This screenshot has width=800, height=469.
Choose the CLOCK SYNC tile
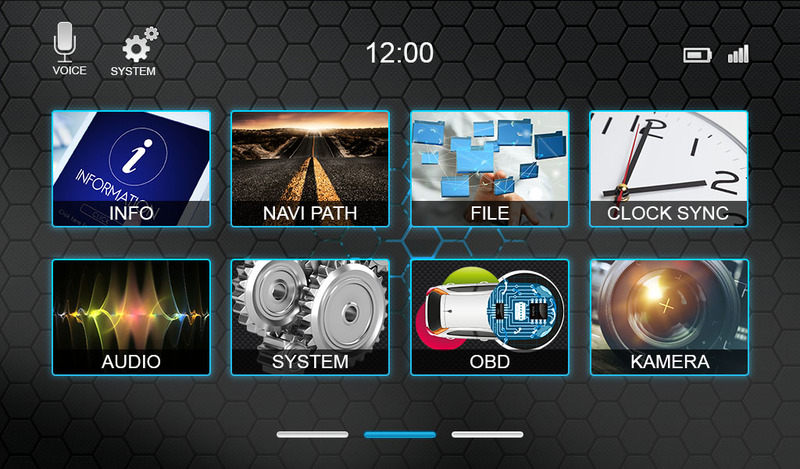point(669,168)
